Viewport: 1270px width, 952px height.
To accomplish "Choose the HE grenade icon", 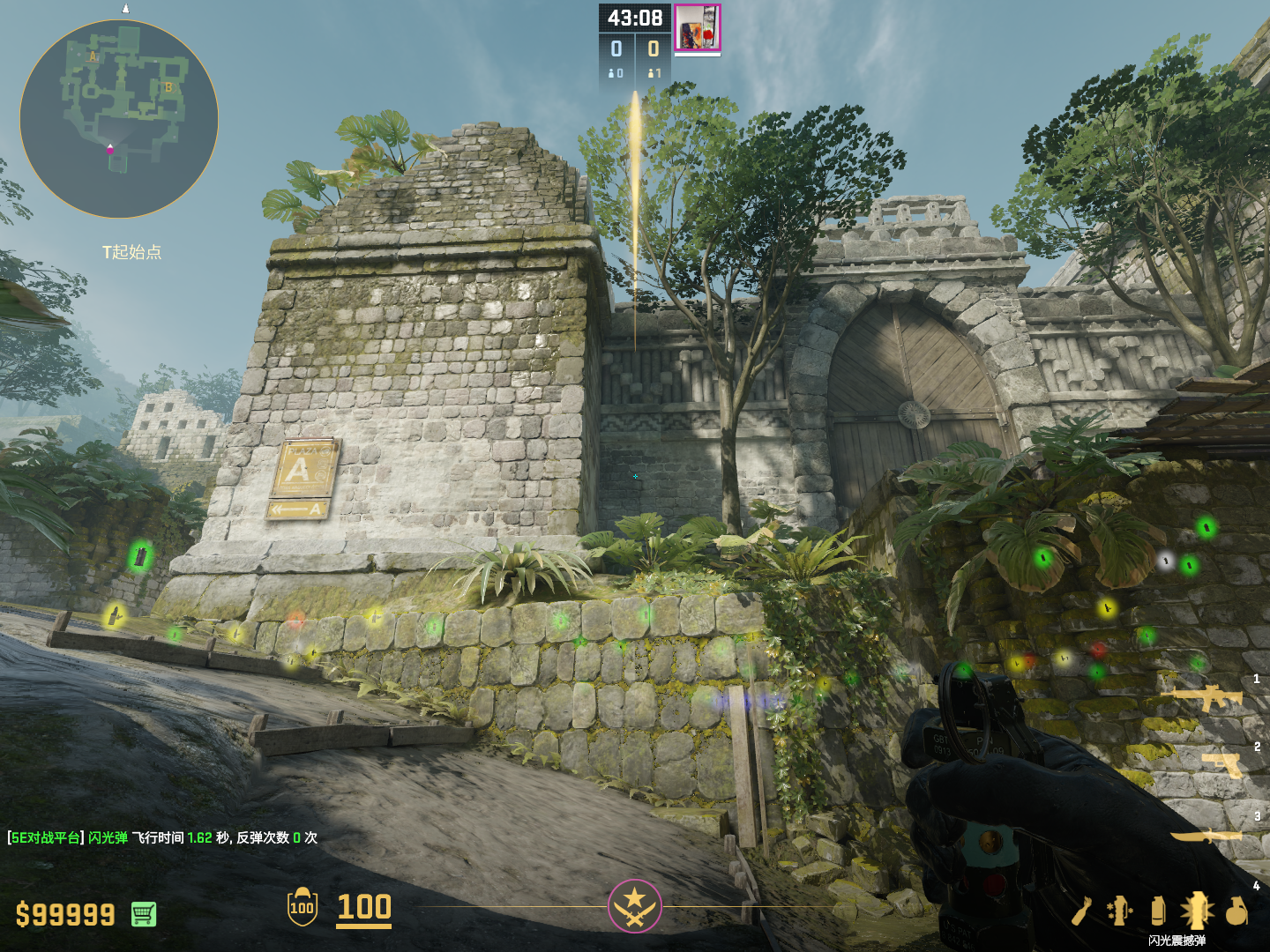I will pos(1236,911).
